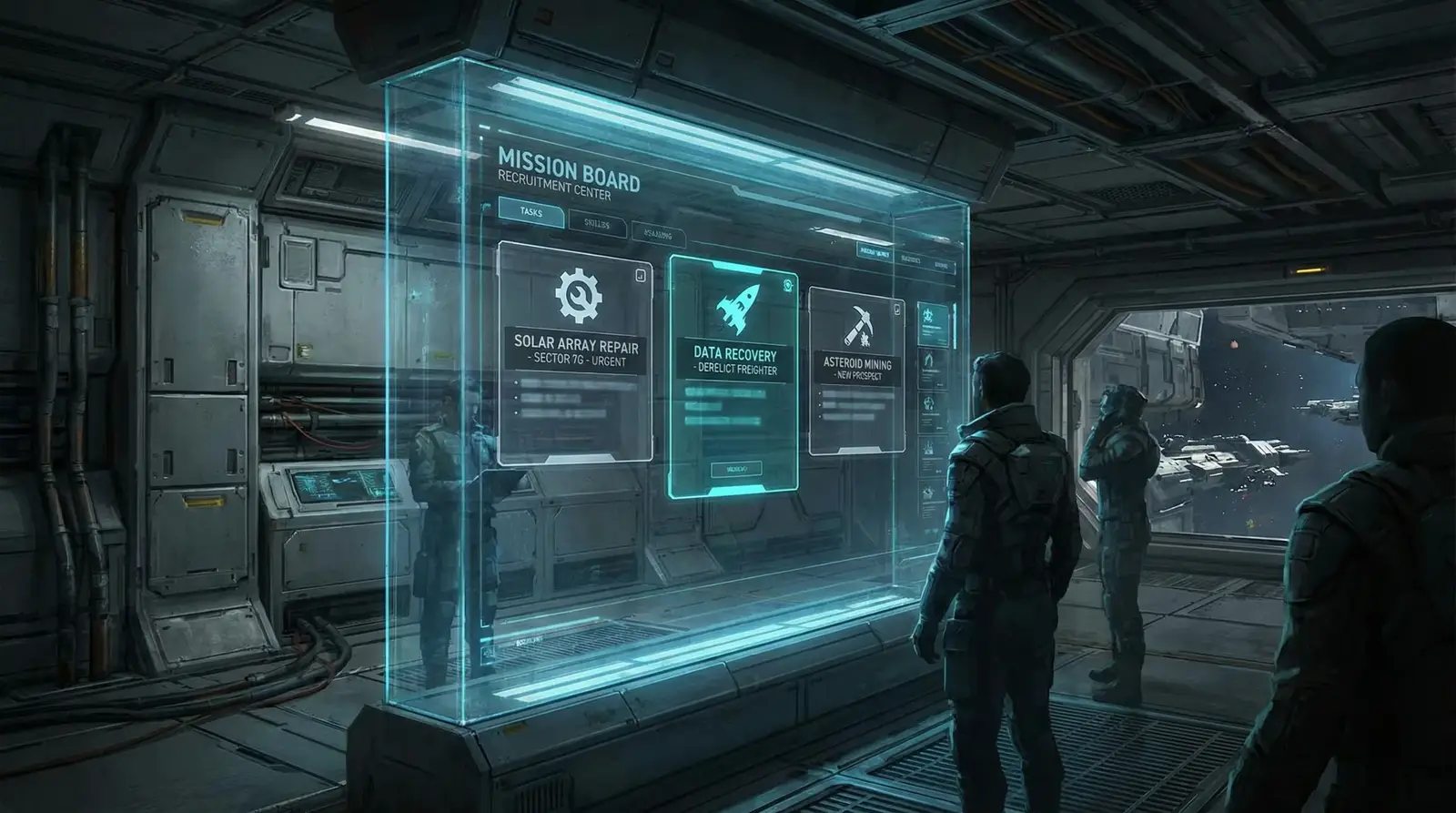Select the highlighted filter above Asteroid Mining card
1456x813 pixels.
tap(874, 254)
